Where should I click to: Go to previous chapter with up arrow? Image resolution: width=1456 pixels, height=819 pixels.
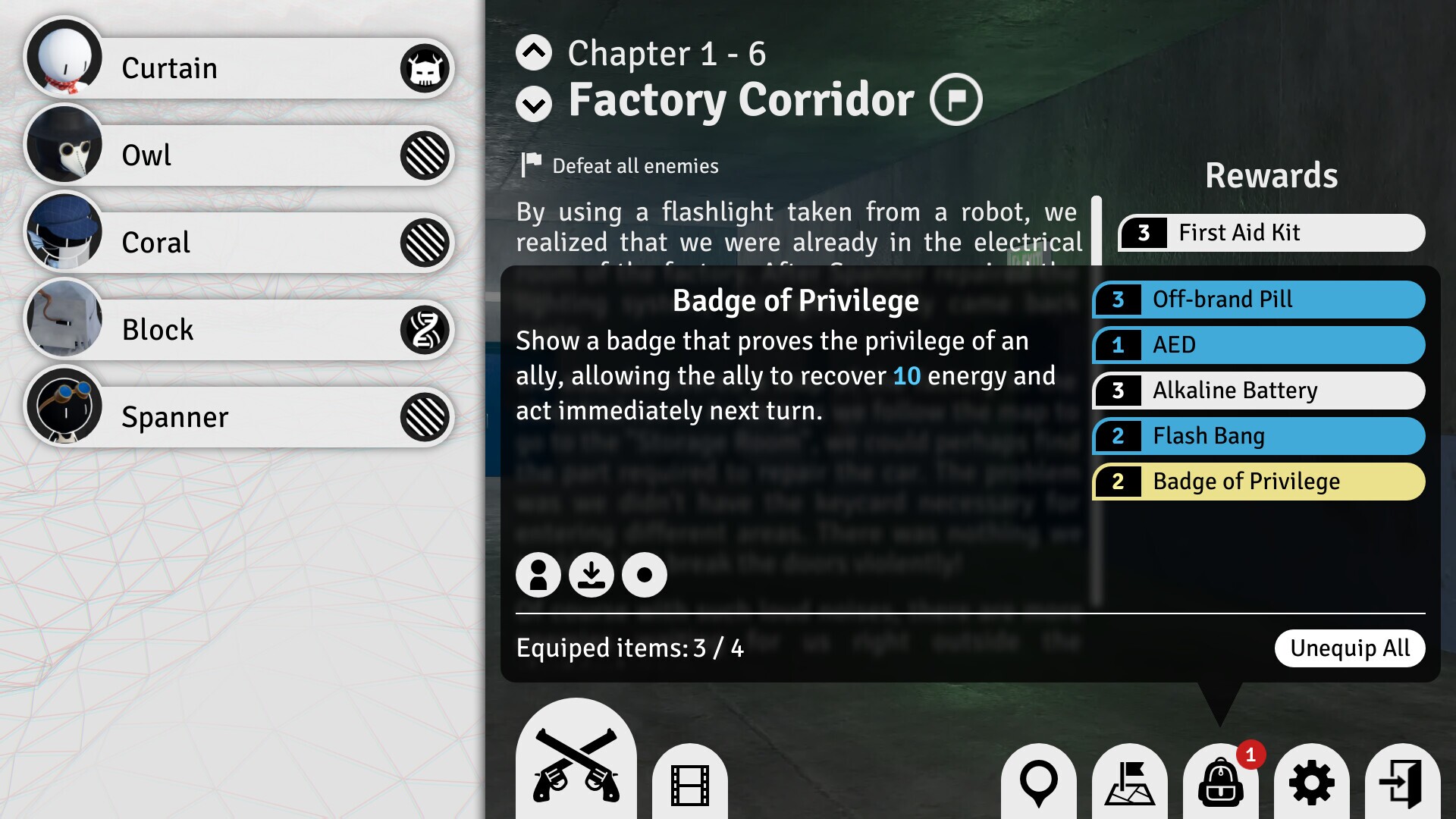[534, 52]
